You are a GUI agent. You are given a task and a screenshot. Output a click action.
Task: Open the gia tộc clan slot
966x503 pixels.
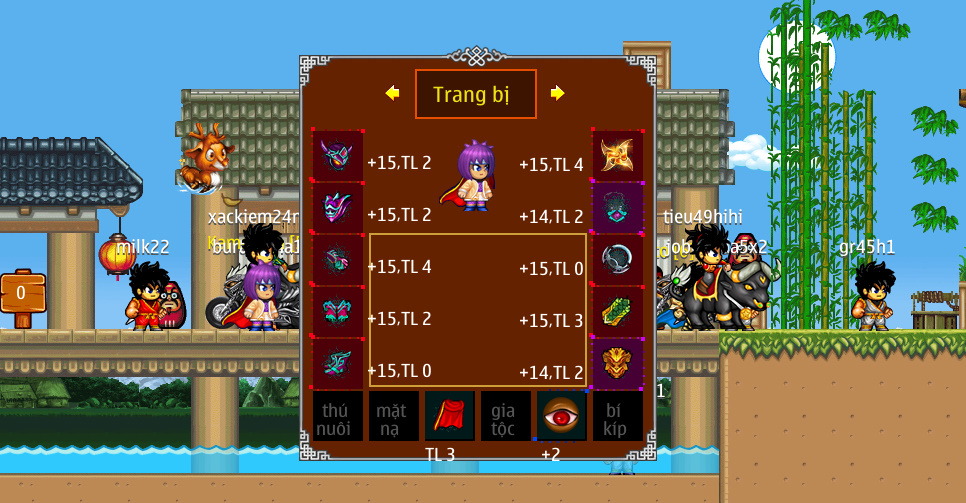505,417
